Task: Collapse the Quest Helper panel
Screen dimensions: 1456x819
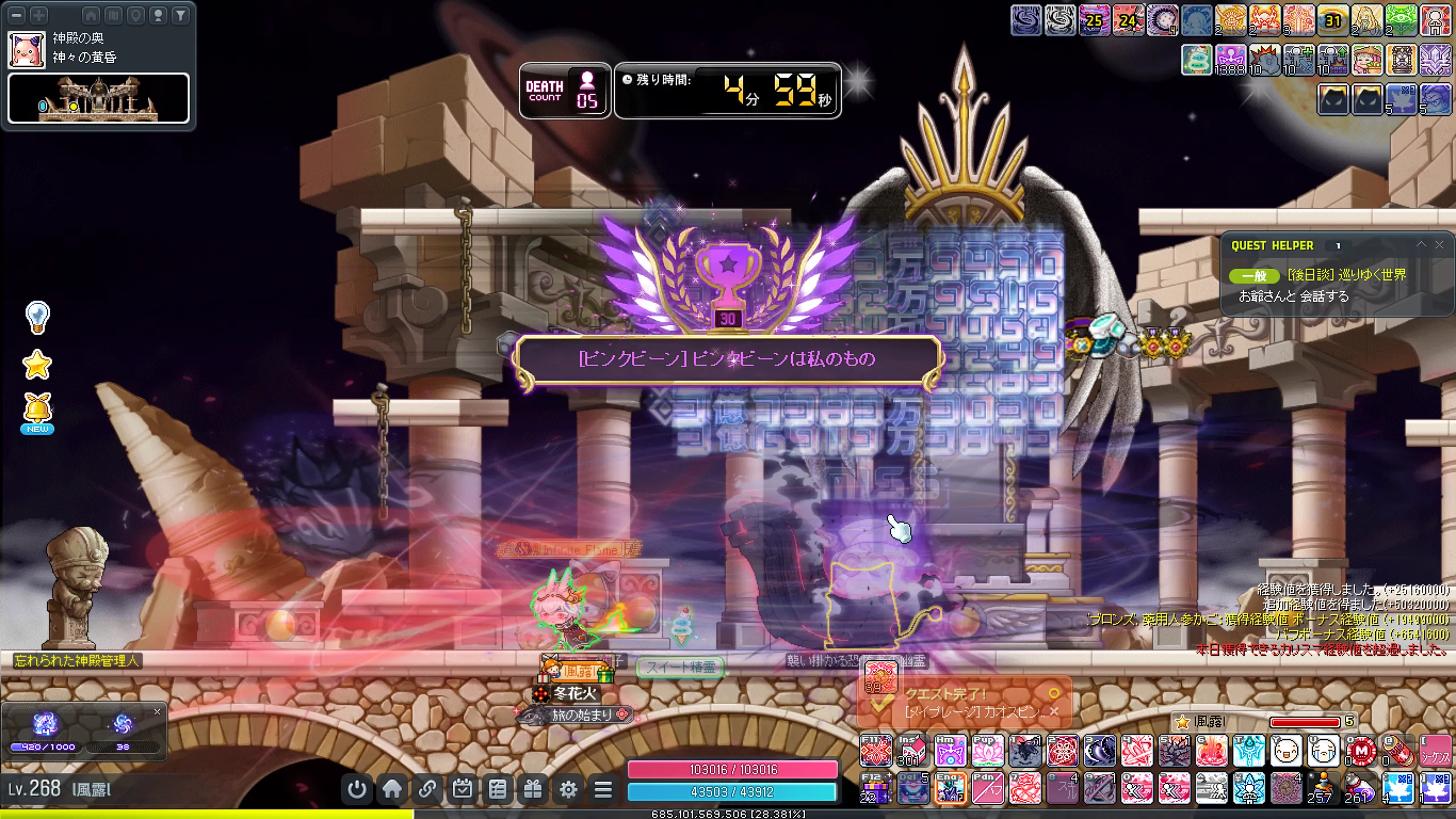Action: coord(1421,245)
